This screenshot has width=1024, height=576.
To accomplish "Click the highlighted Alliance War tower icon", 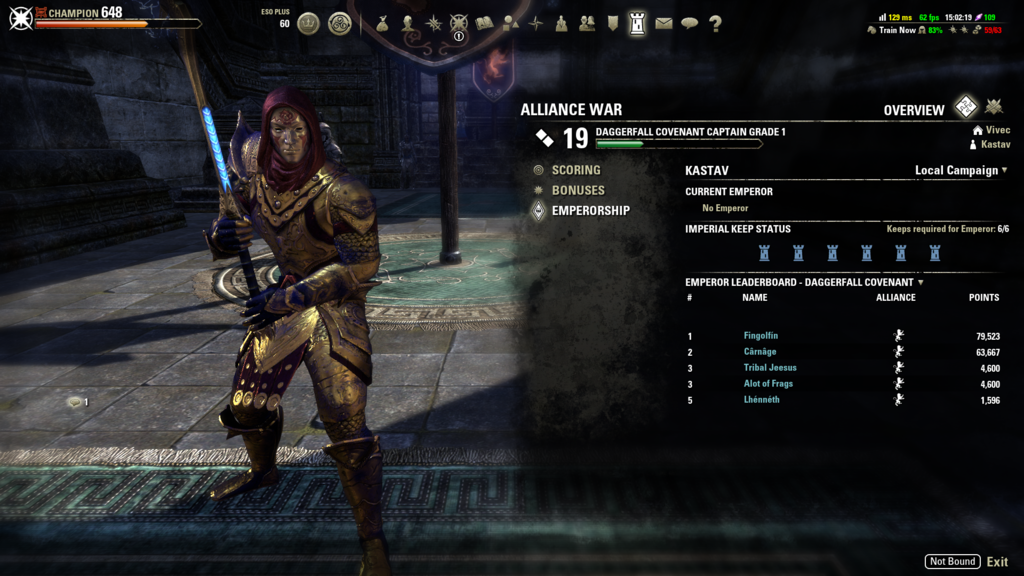I will point(637,24).
